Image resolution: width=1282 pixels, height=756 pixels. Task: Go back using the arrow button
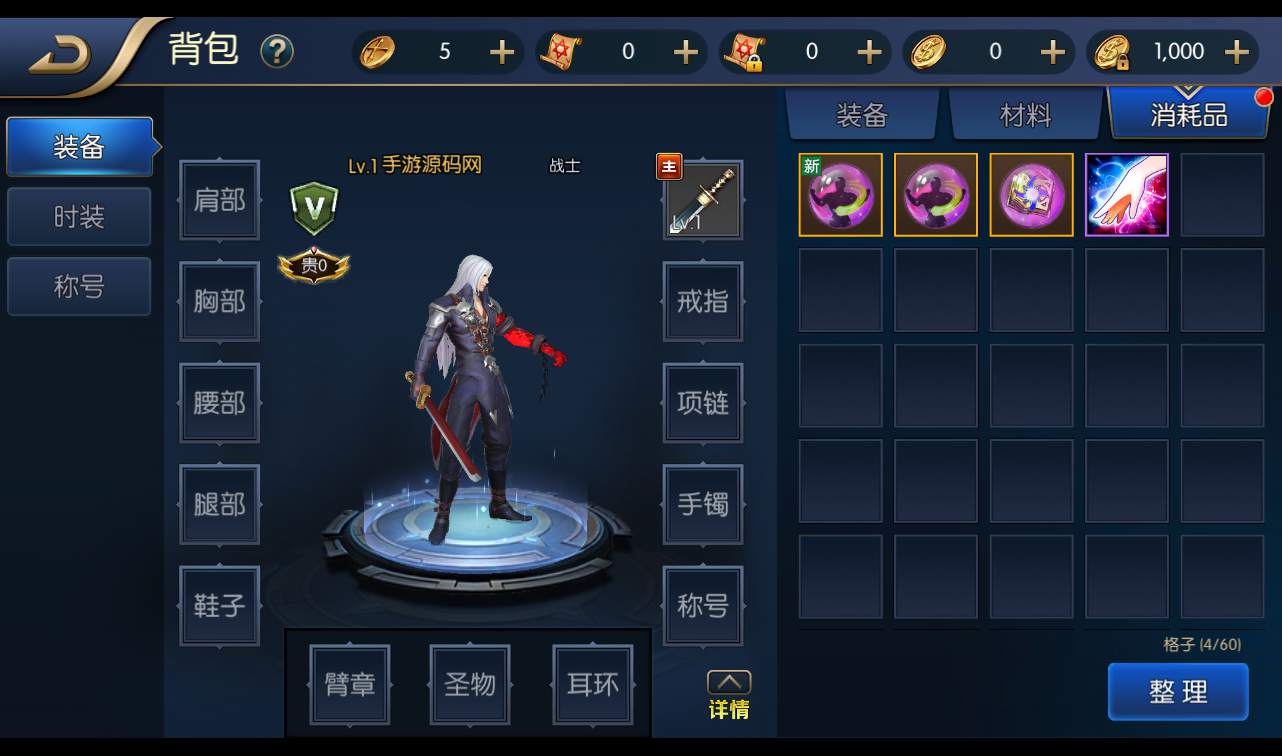click(60, 56)
